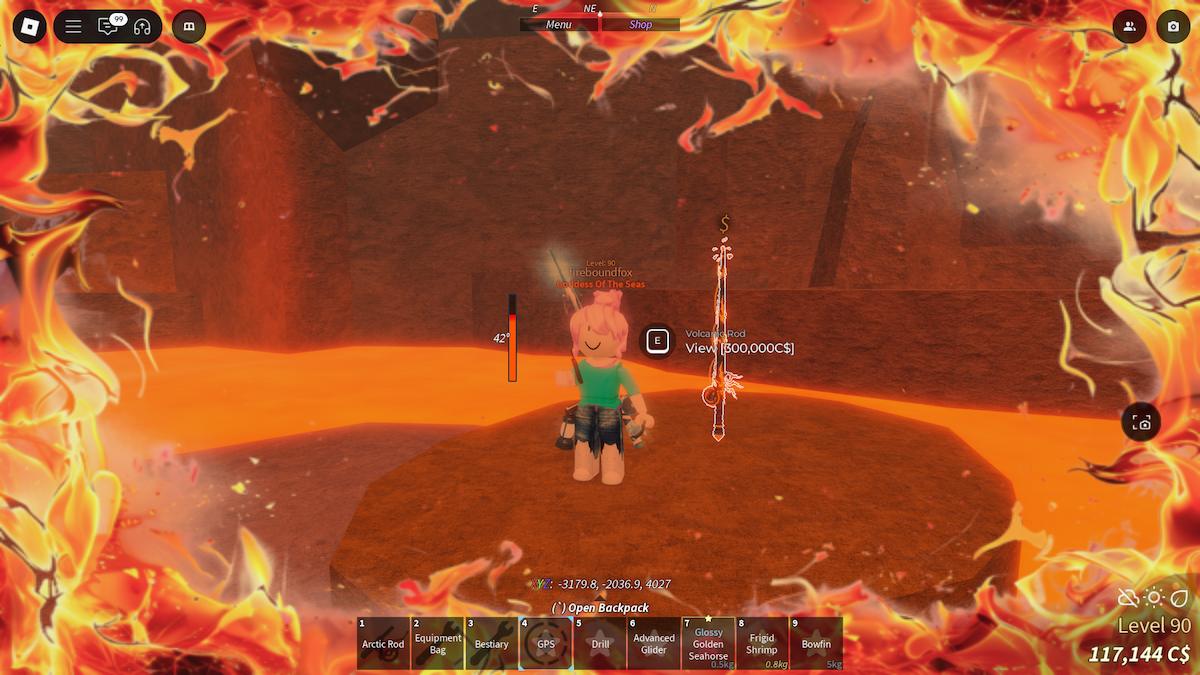Open the Roblox logo menu
Screen dimensions: 1200x675
pyautogui.click(x=30, y=26)
